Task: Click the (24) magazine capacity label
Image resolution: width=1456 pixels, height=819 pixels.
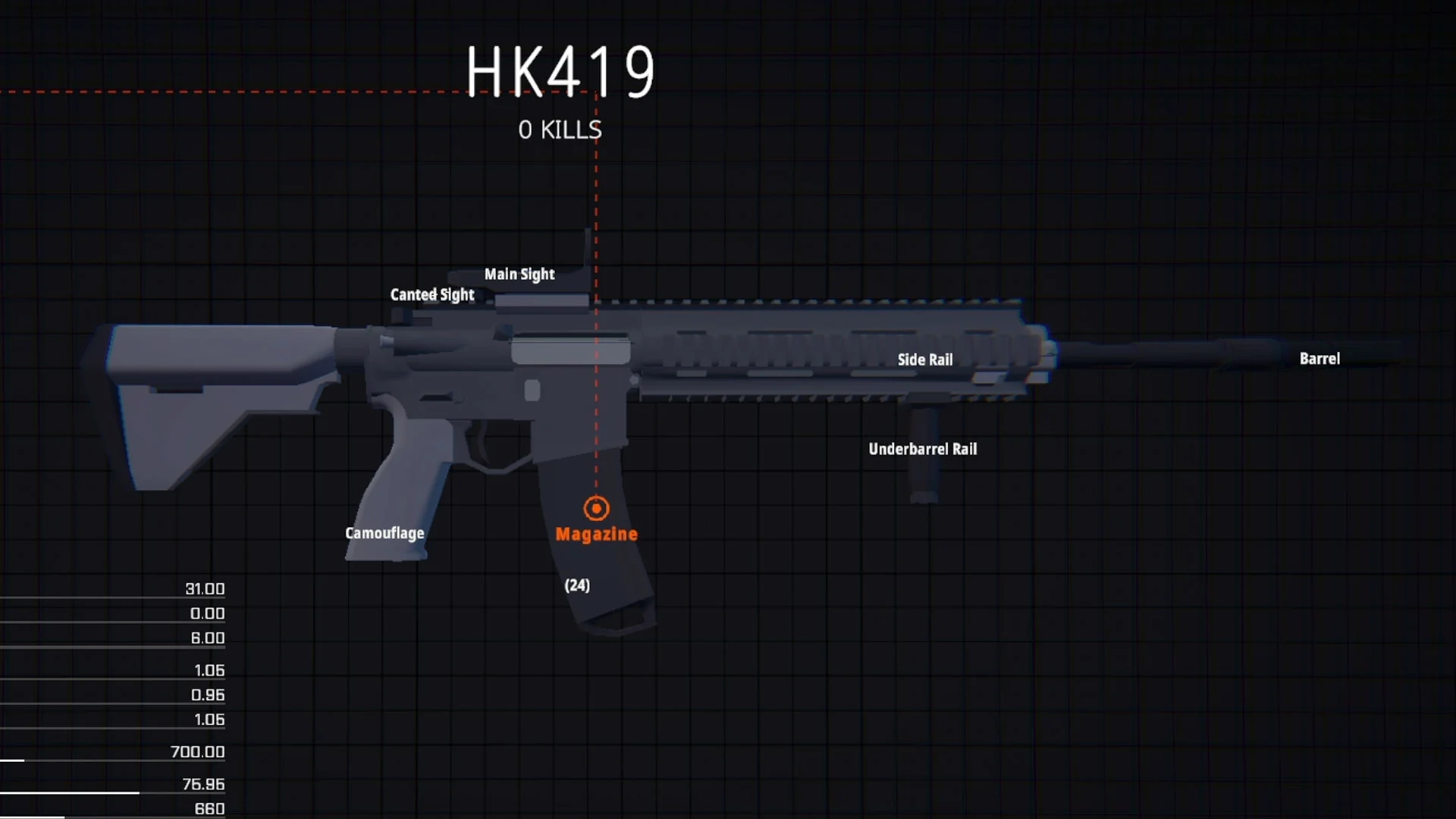Action: pos(576,585)
